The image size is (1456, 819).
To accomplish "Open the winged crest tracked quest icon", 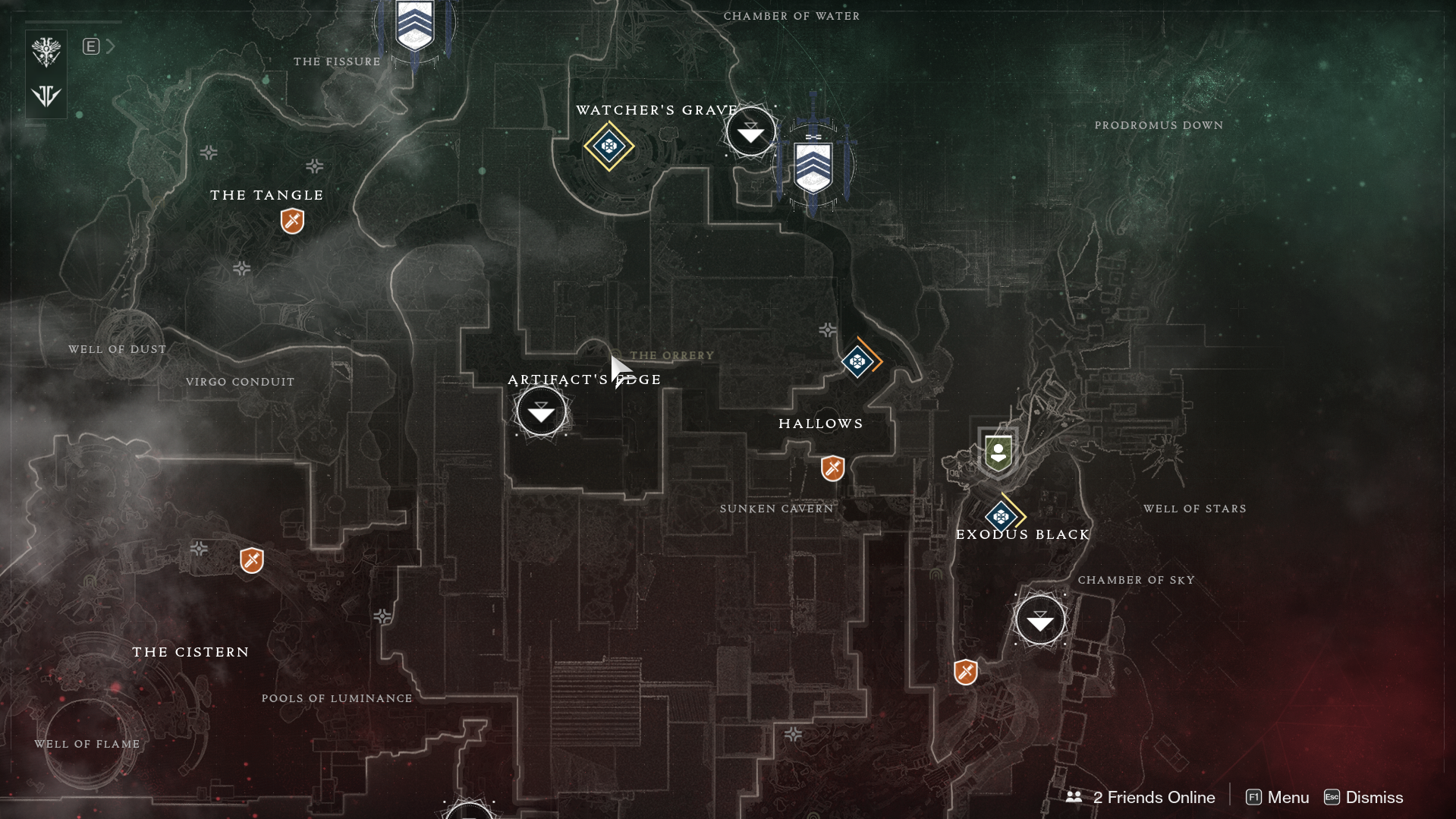I will coord(46,52).
